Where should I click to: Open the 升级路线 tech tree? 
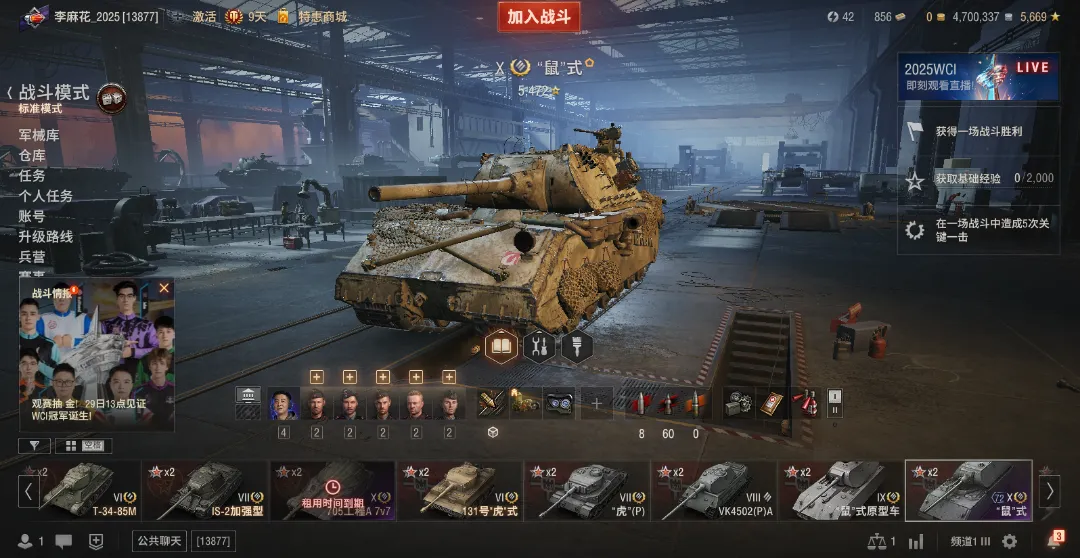[46, 236]
